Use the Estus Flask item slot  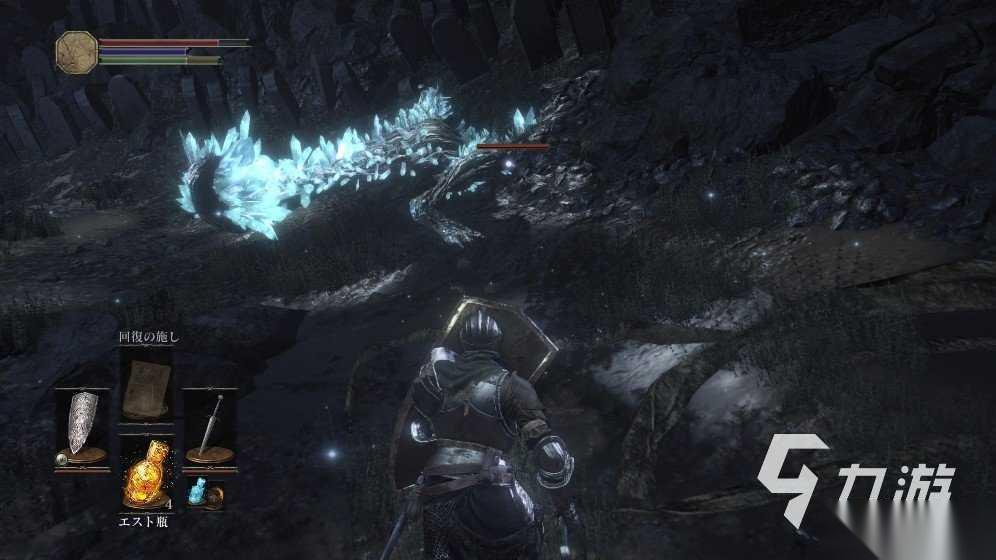(145, 474)
